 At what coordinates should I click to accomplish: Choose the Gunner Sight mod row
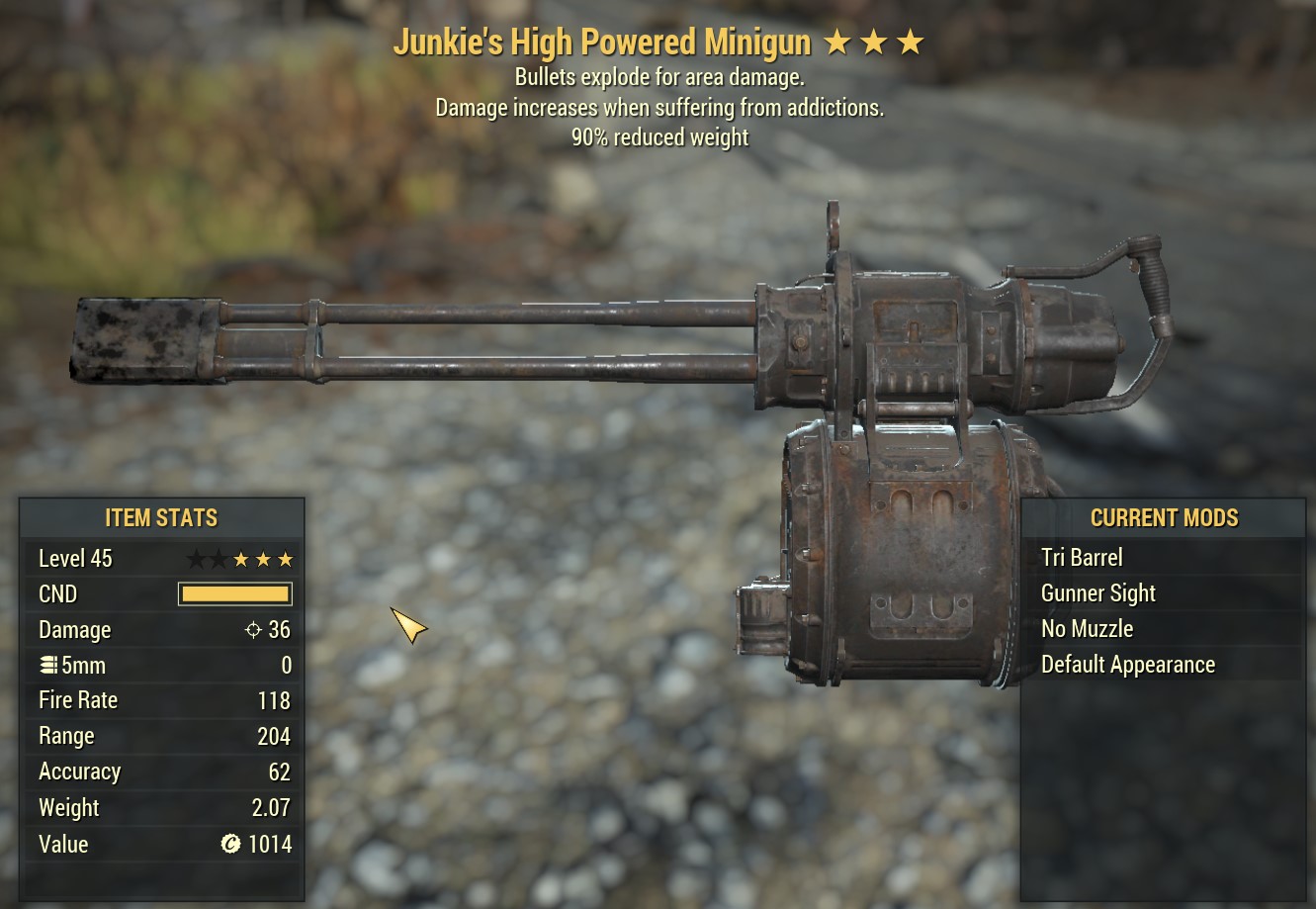1098,593
